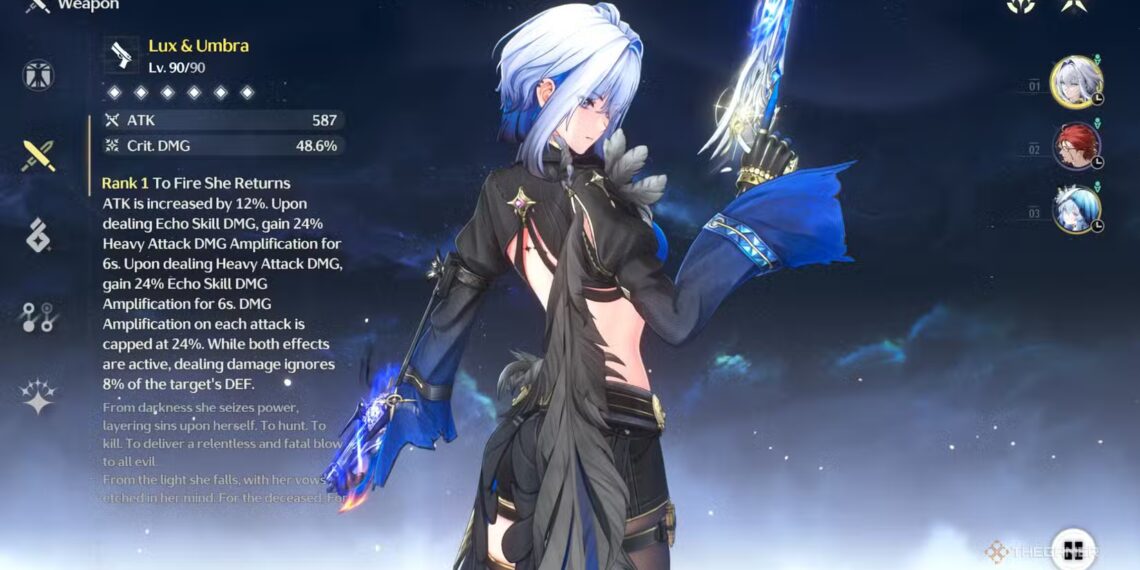
Task: Show the sparkle stars tab
Action: pos(38,396)
